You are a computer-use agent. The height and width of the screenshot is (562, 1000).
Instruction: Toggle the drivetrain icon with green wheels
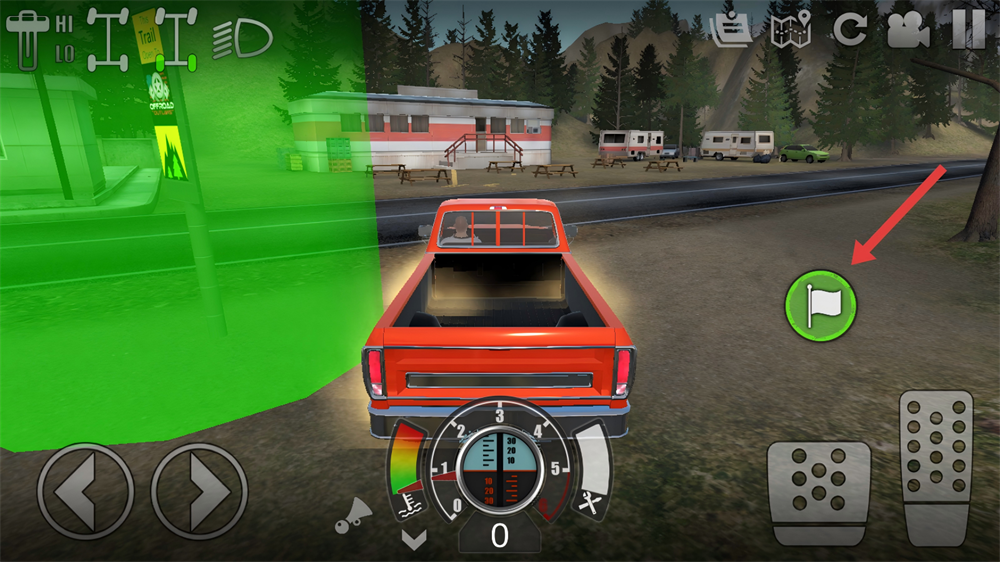click(x=176, y=40)
